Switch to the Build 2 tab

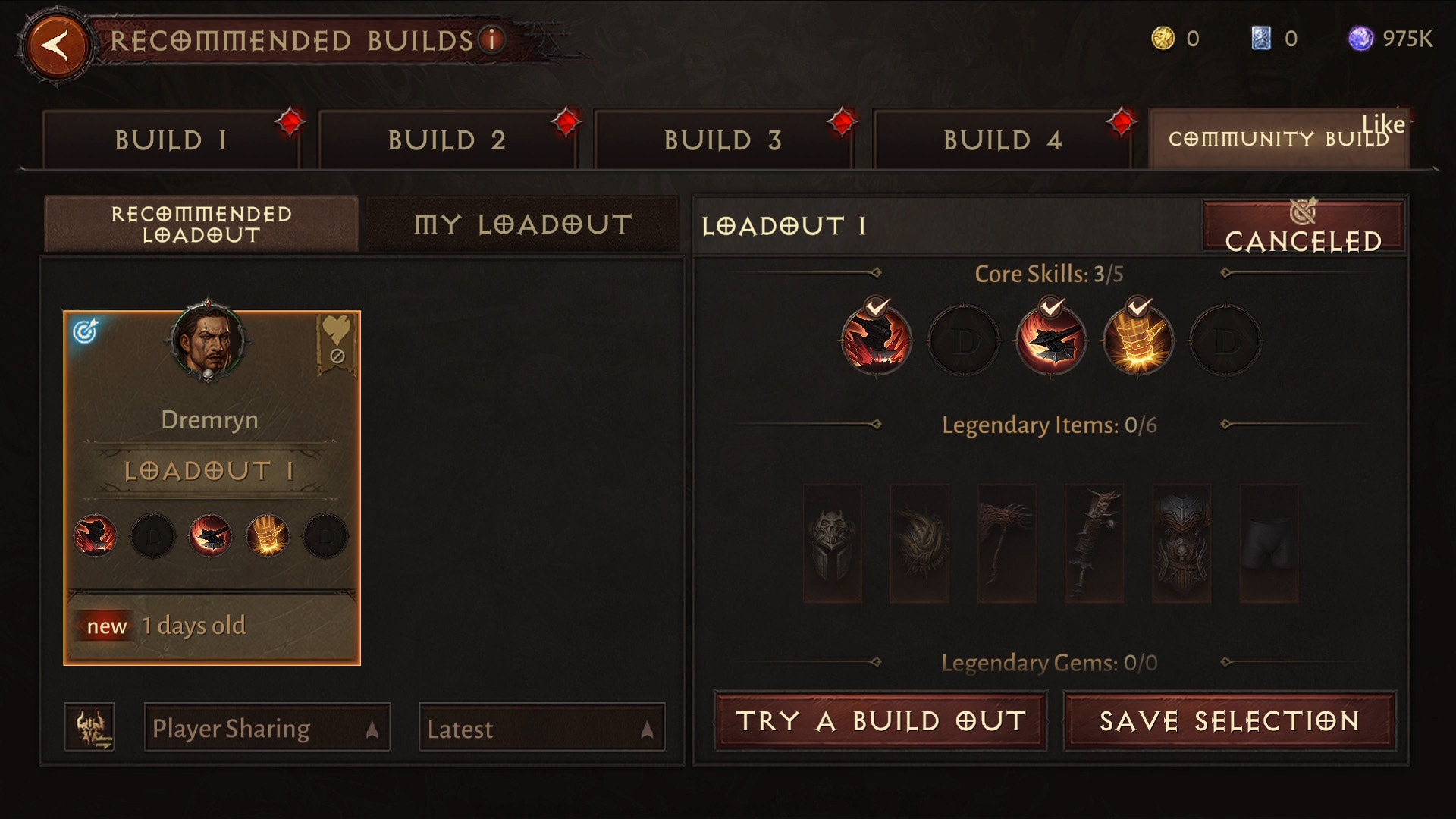click(447, 140)
